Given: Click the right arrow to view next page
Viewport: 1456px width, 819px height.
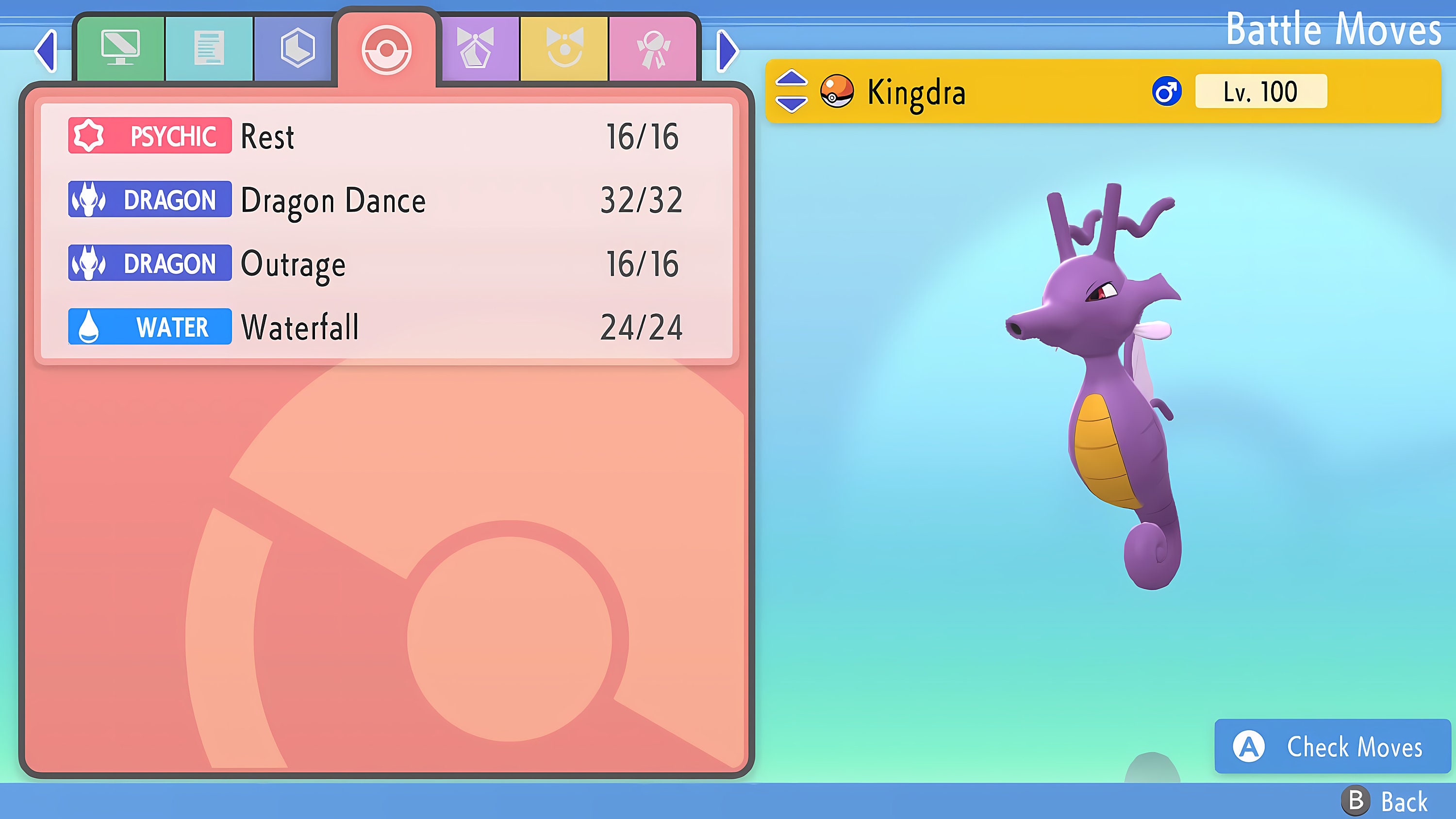Looking at the screenshot, I should pos(728,51).
